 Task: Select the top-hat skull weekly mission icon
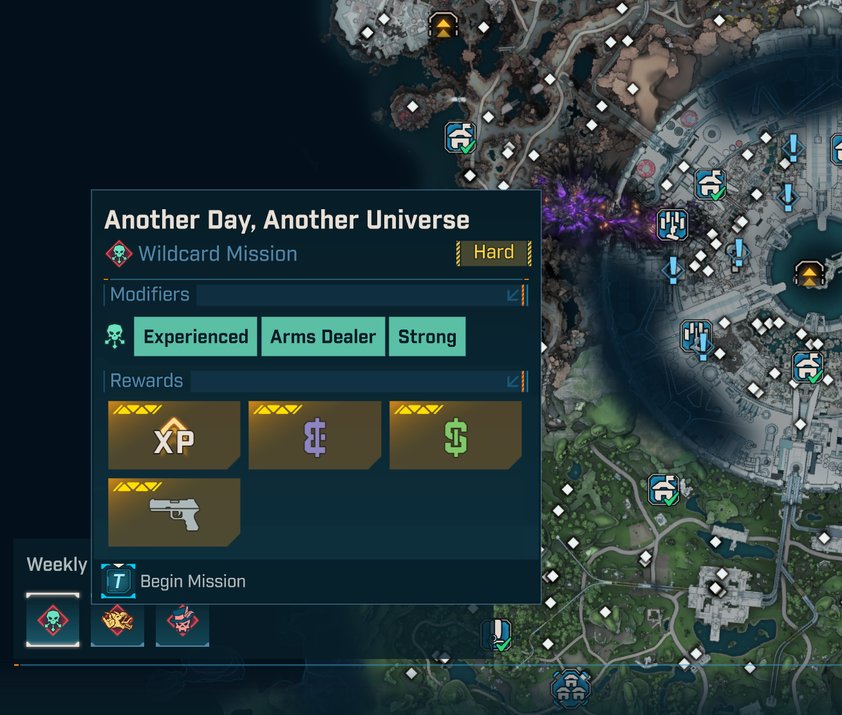click(182, 620)
